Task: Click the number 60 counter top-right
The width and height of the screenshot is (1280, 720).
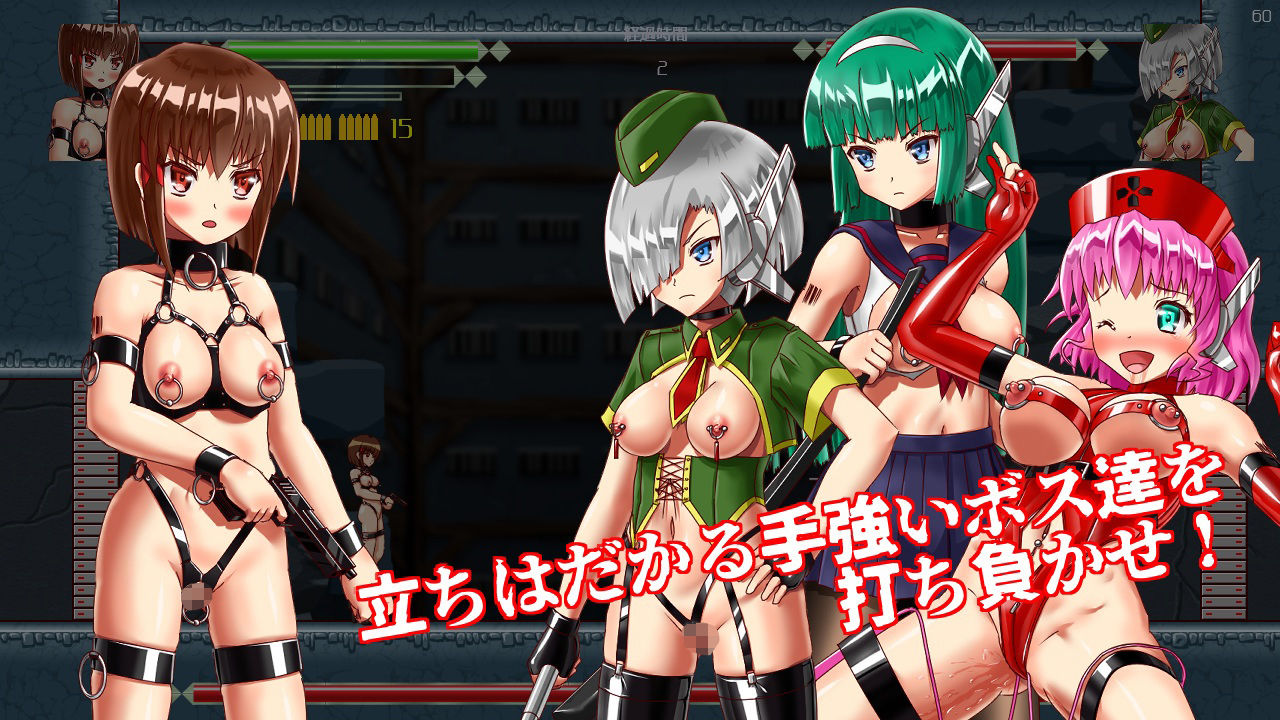Action: pyautogui.click(x=1259, y=14)
